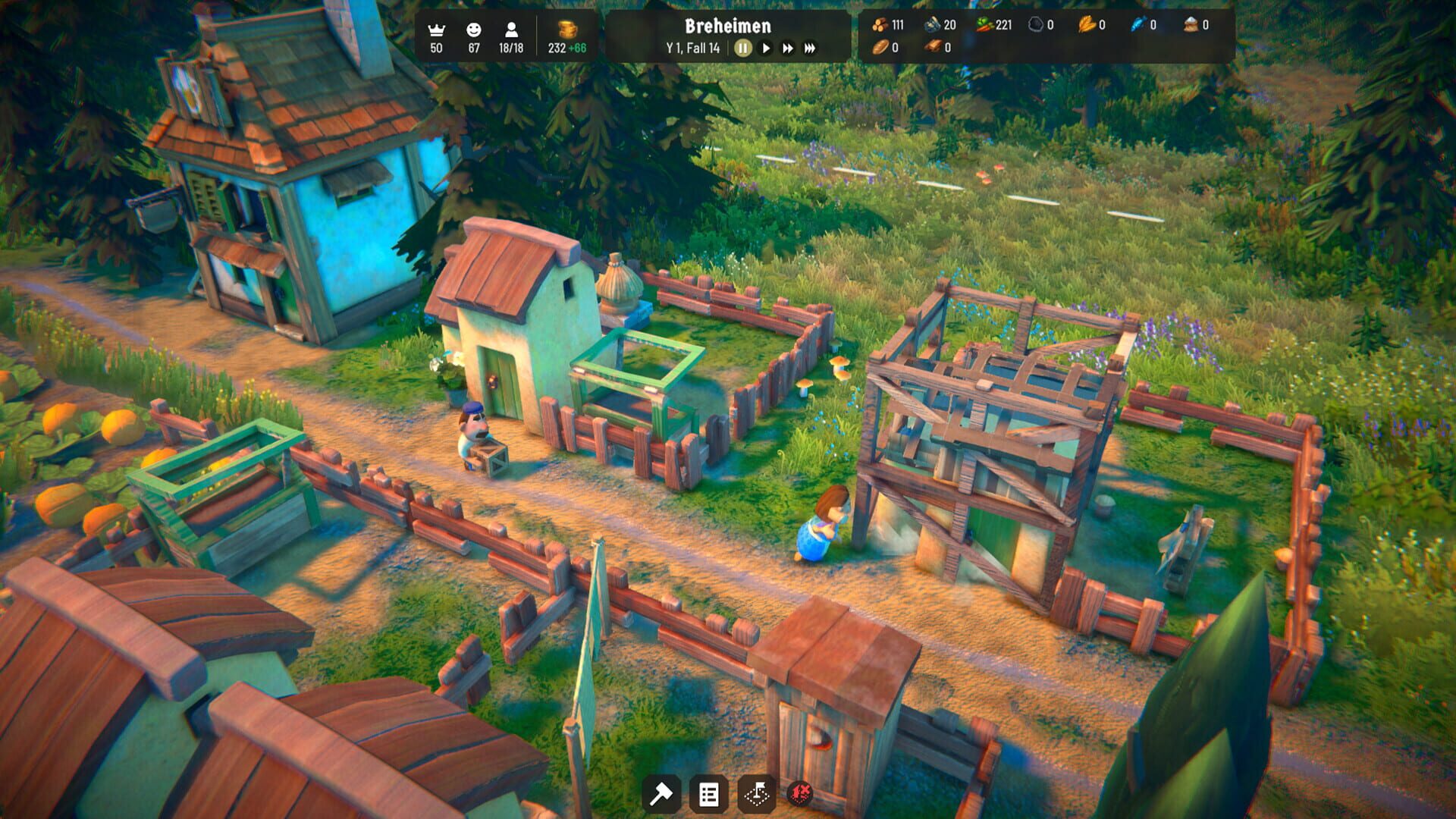Select the flag zone tool
The height and width of the screenshot is (819, 1456).
point(756,794)
